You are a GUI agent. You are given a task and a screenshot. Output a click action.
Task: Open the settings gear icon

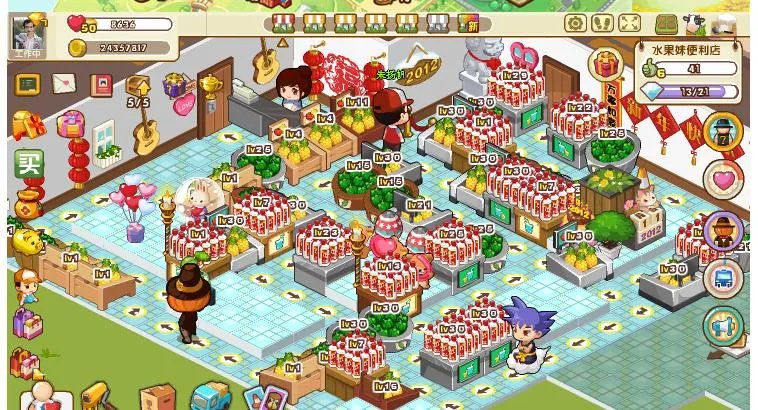coord(575,22)
